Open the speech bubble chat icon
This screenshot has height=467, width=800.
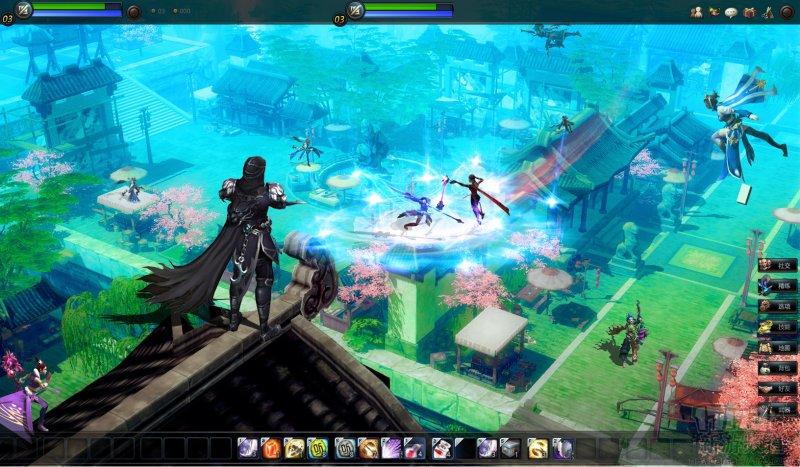click(731, 12)
